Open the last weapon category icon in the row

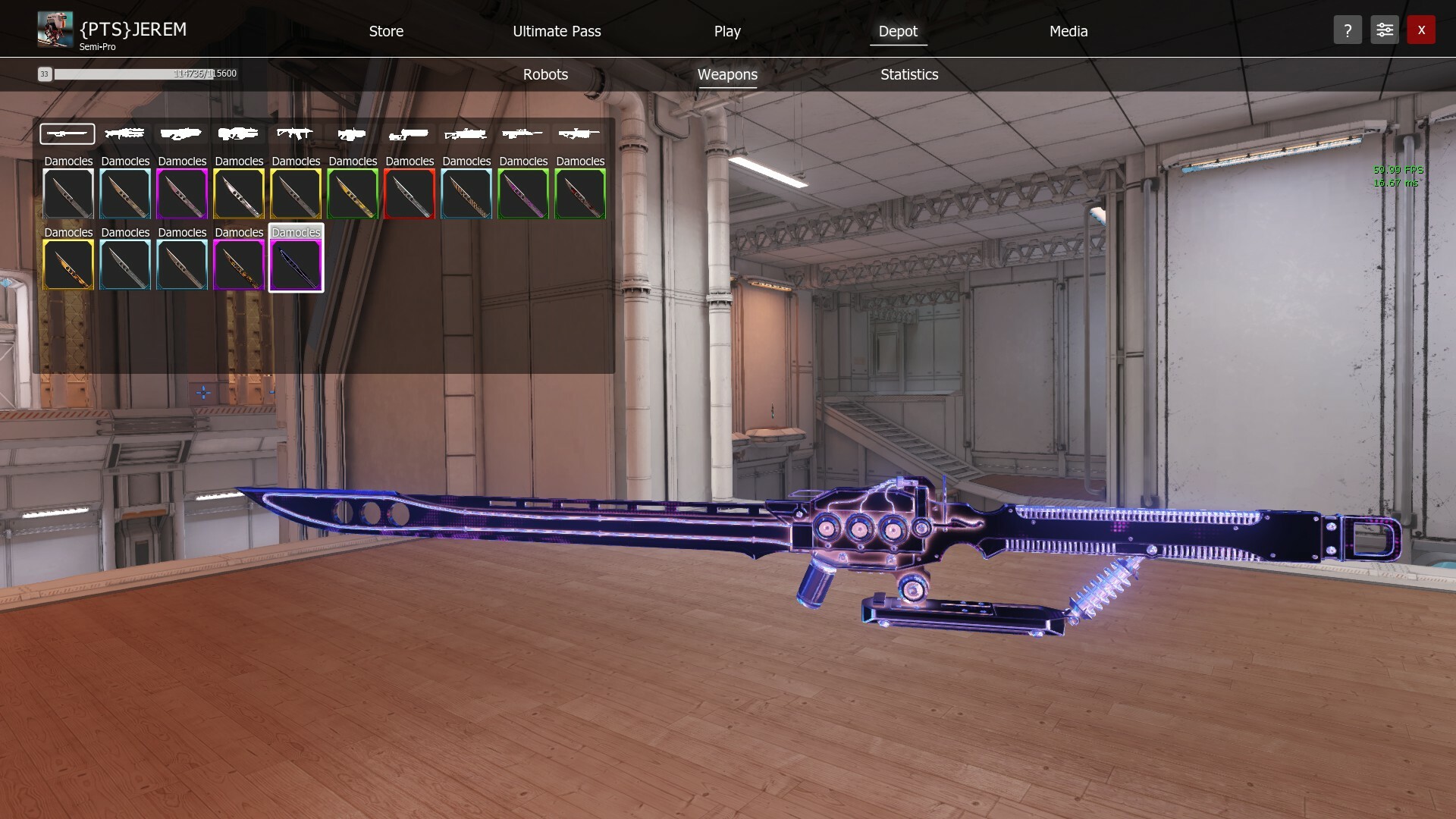pyautogui.click(x=580, y=133)
